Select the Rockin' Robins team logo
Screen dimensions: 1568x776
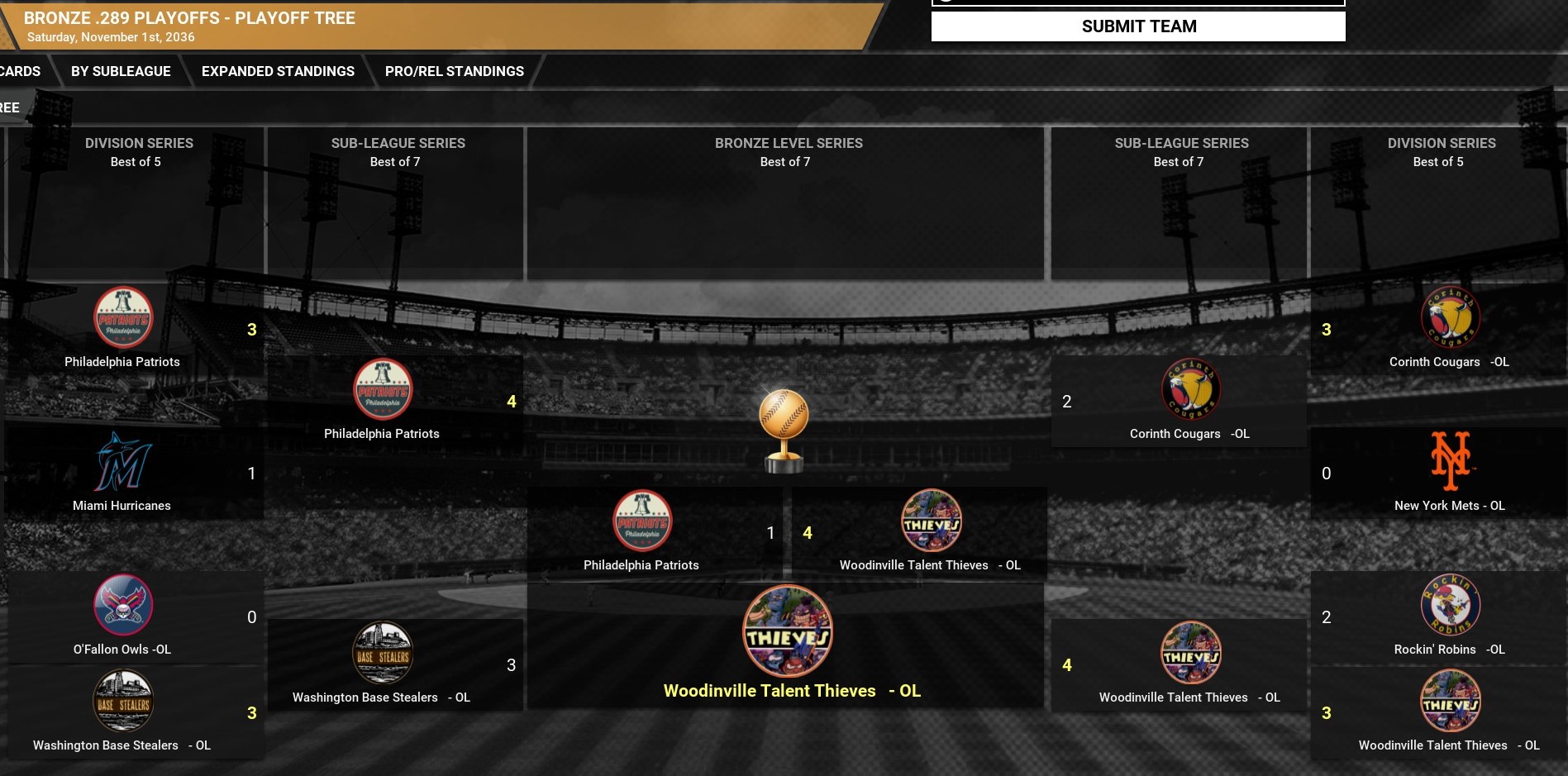click(1450, 605)
